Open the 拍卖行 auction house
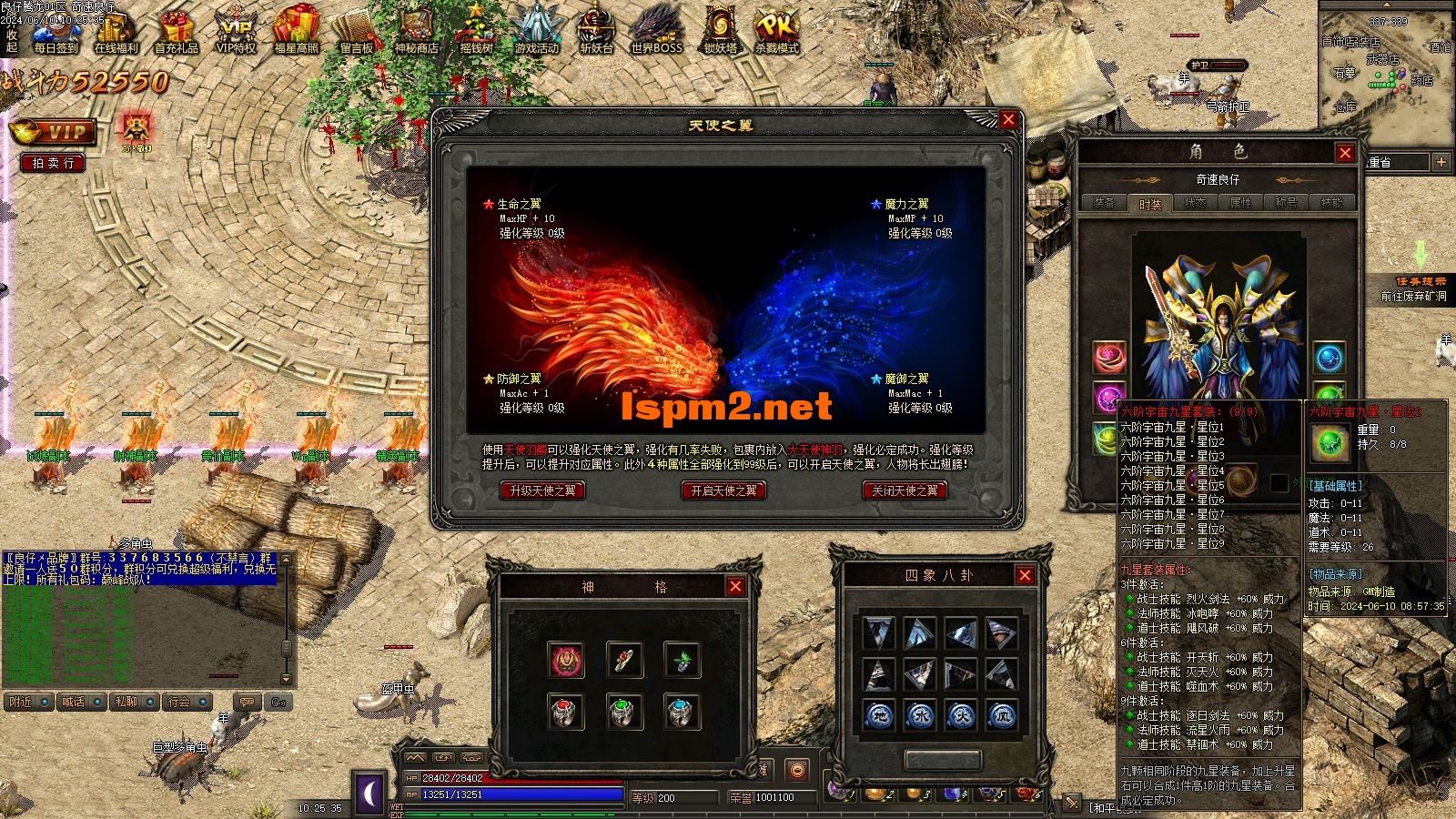Screen dimensions: 1456x819 [x=53, y=164]
